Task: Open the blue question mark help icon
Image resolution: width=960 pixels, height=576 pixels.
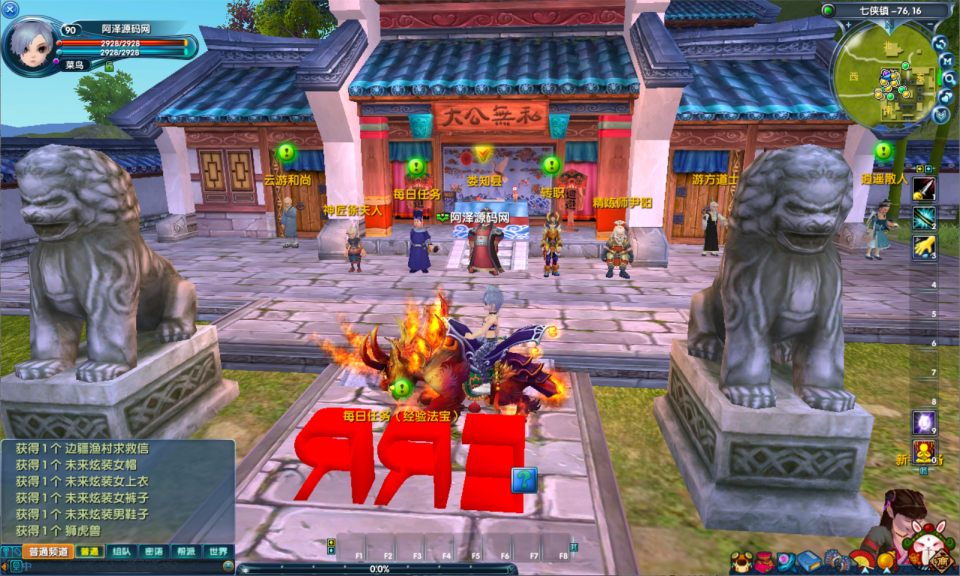Action: pos(524,480)
